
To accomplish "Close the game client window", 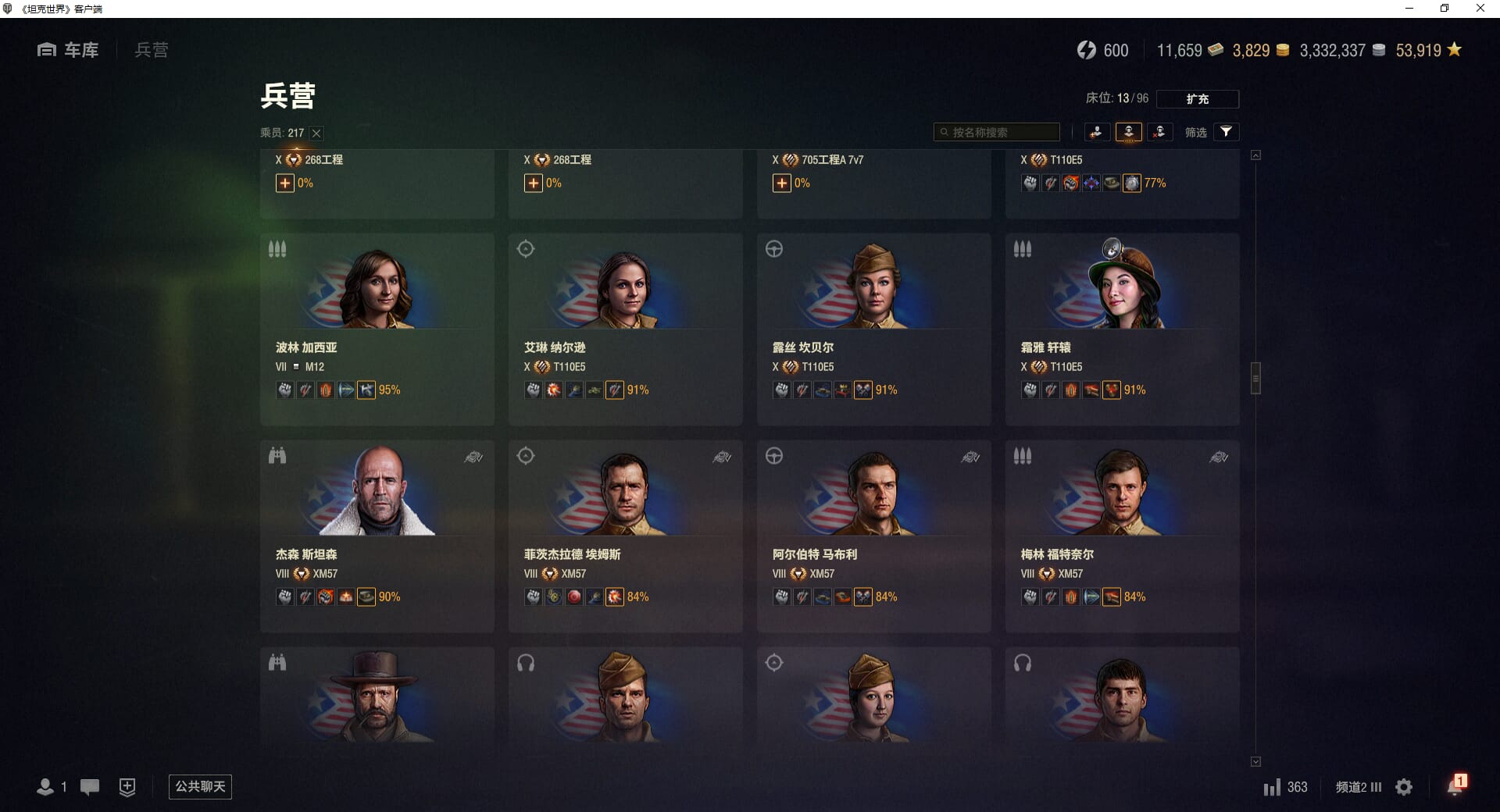I will (x=1480, y=9).
